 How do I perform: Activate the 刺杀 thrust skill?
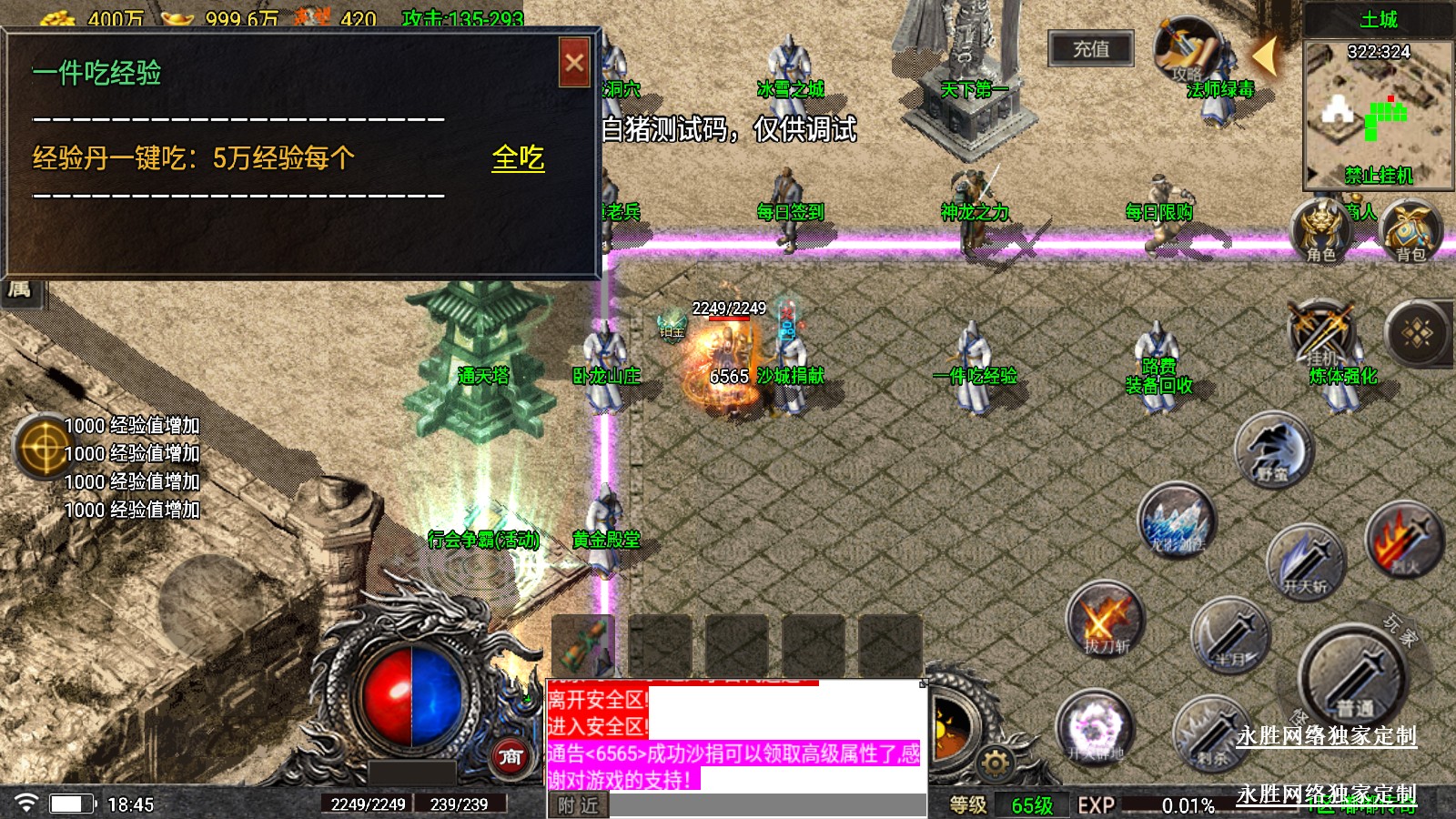1211,733
